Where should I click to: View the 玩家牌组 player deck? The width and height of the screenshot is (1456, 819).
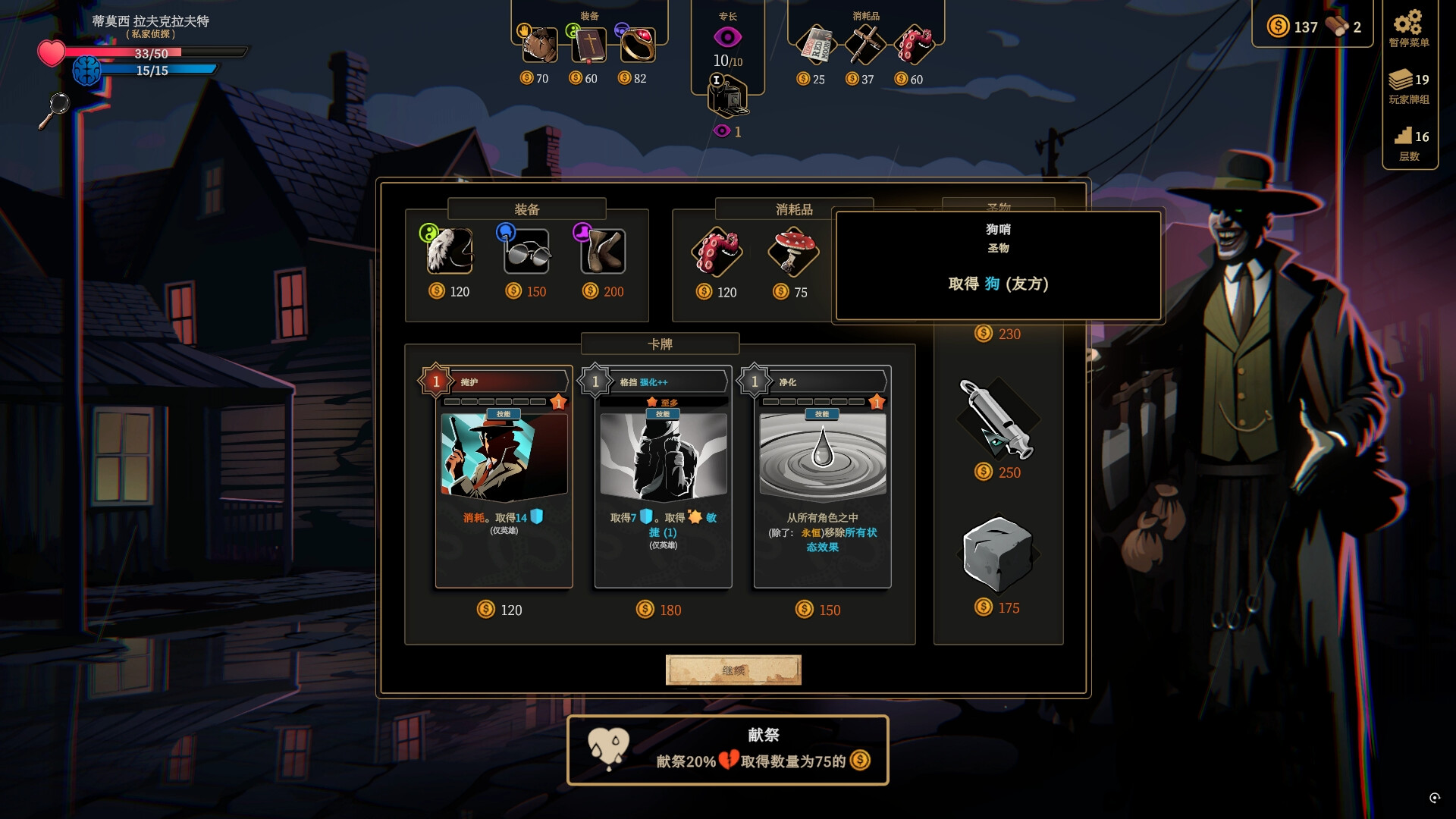pos(1409,86)
